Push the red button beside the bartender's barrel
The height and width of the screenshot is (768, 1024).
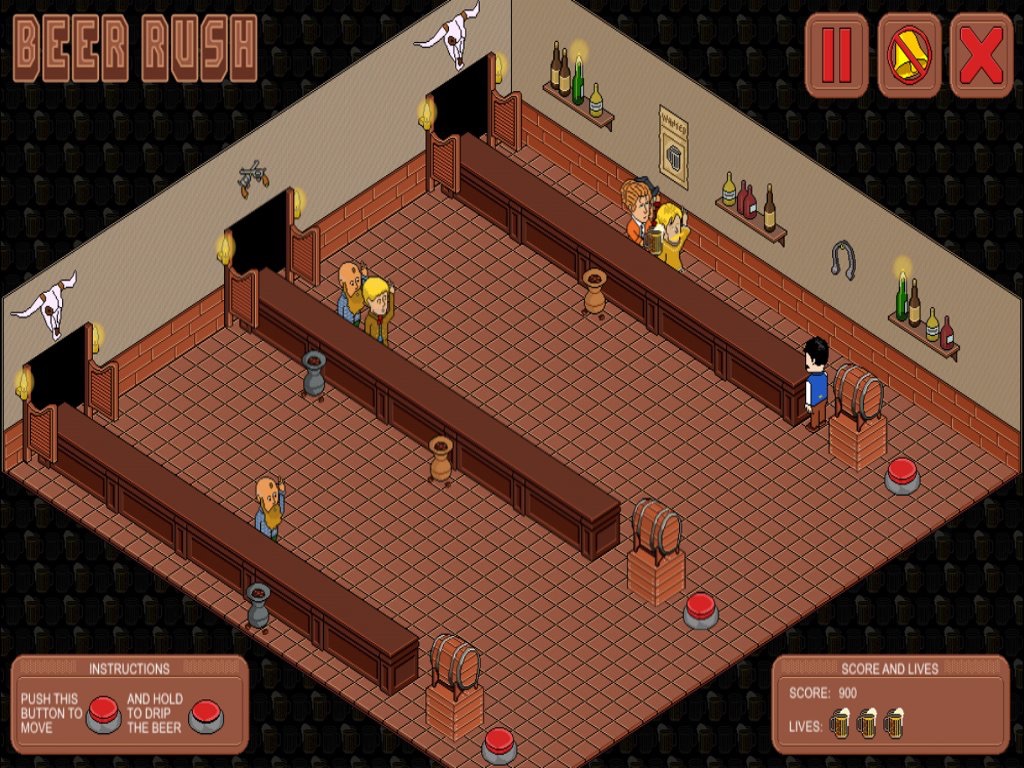click(x=902, y=474)
